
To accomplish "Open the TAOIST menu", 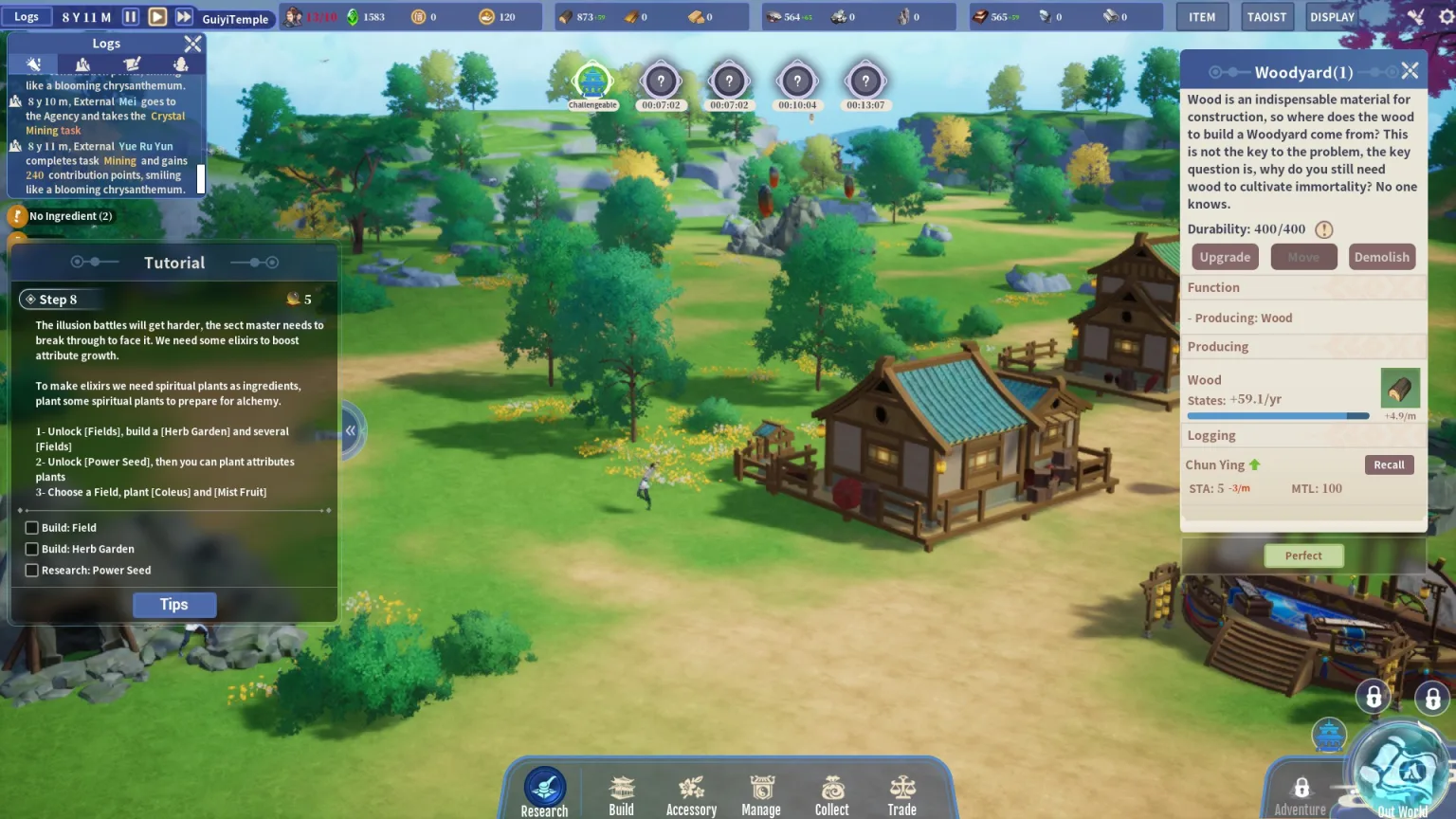I will pos(1266,17).
